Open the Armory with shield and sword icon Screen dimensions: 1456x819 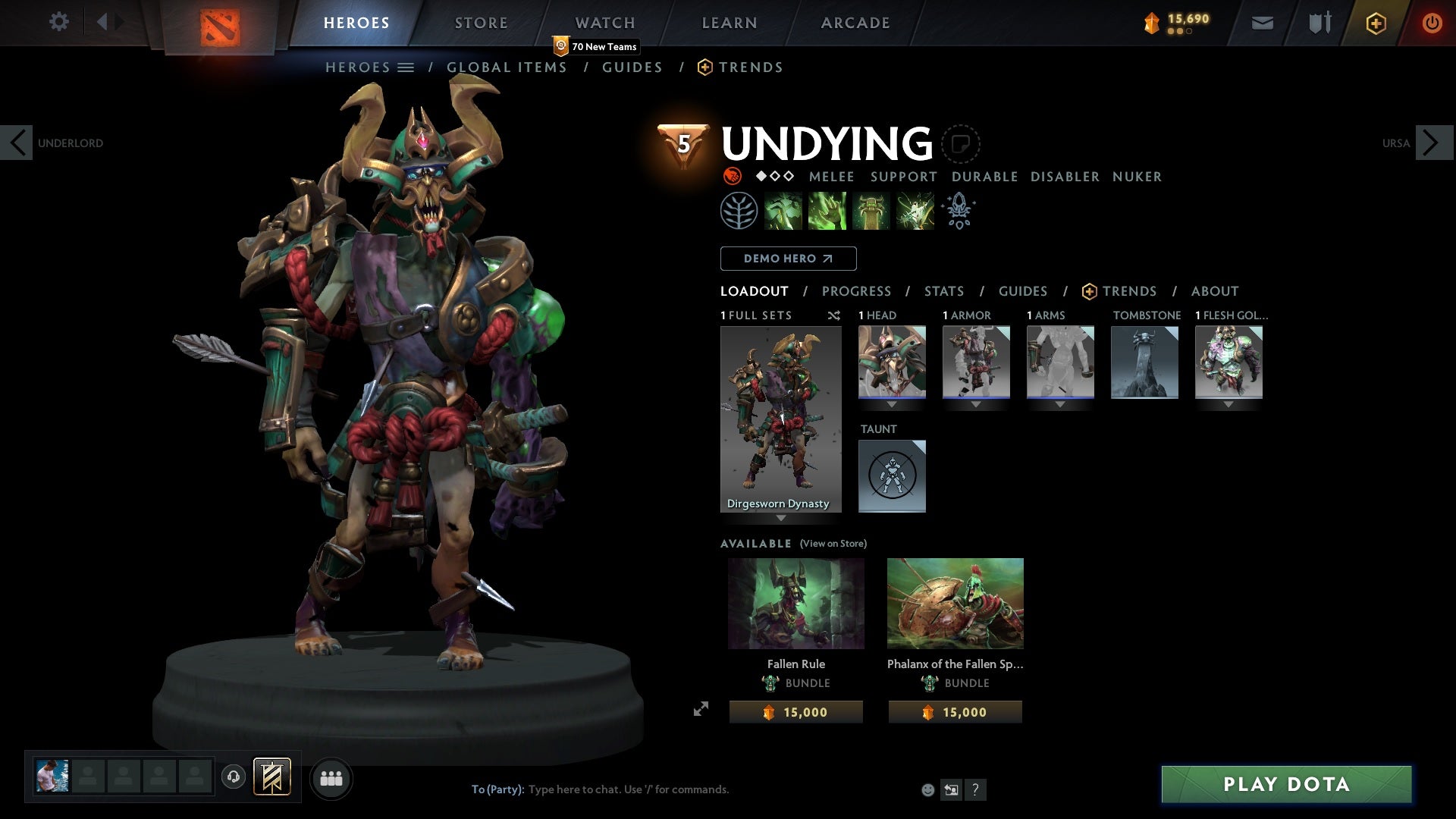pyautogui.click(x=1319, y=23)
